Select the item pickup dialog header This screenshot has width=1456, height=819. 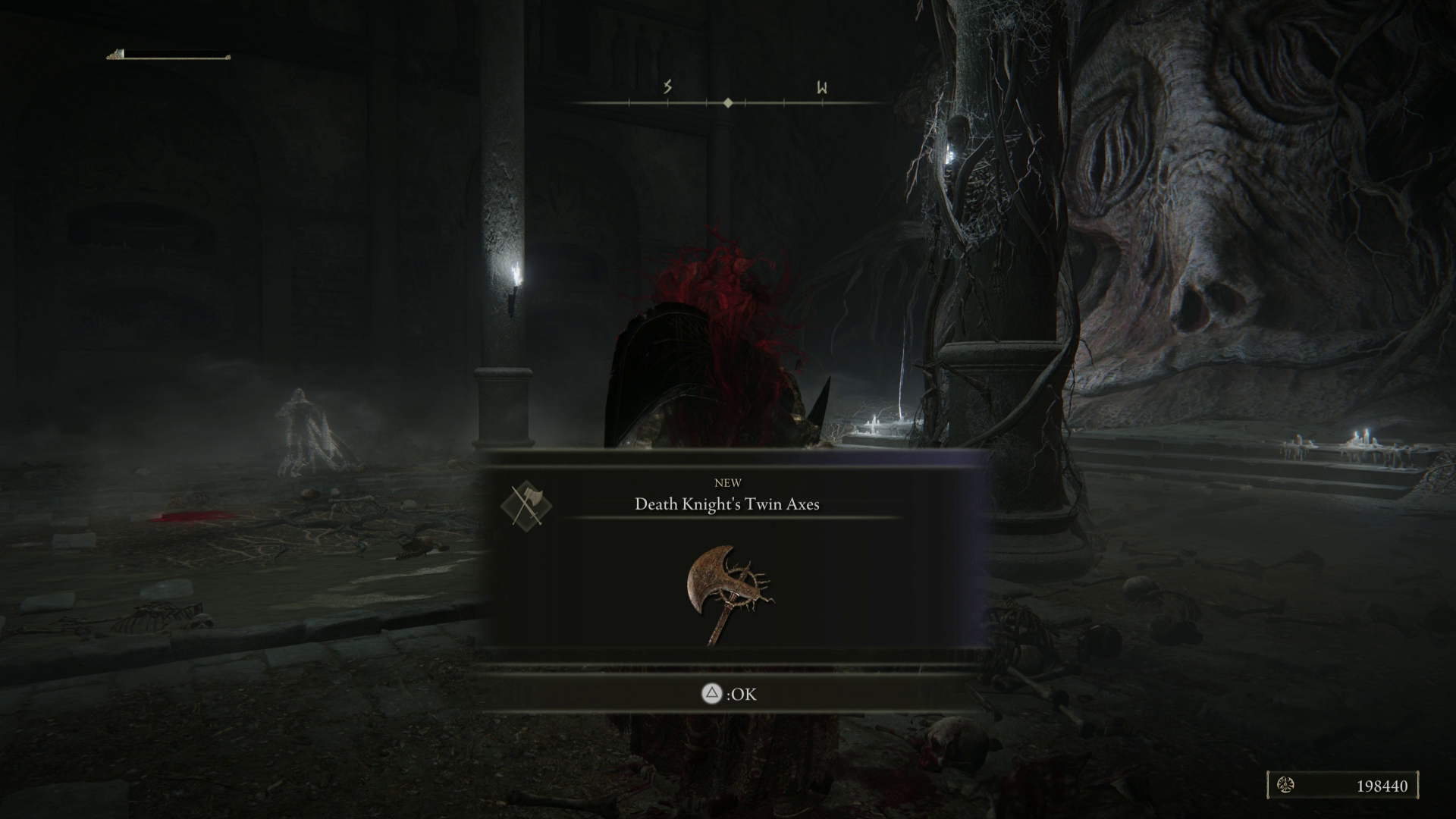[x=726, y=493]
